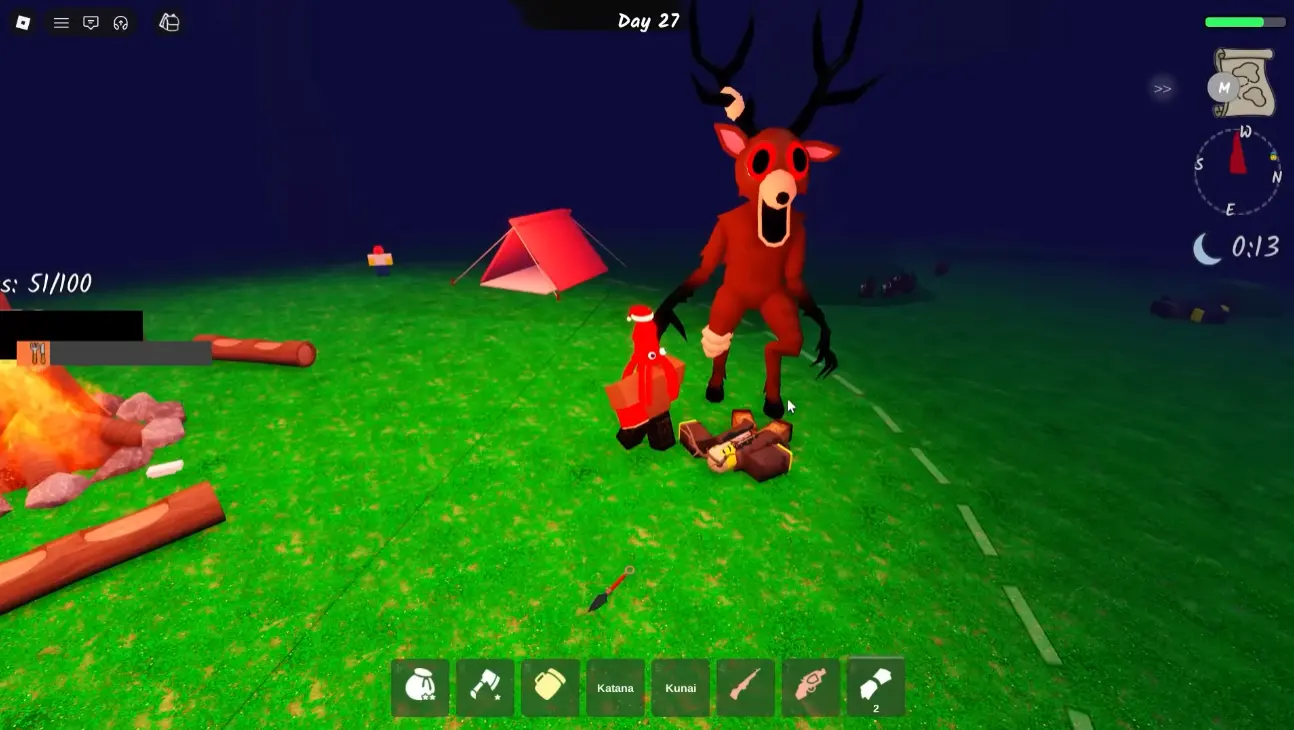Pick the bandages stack showing count 2
This screenshot has height=730, width=1294.
coord(875,687)
